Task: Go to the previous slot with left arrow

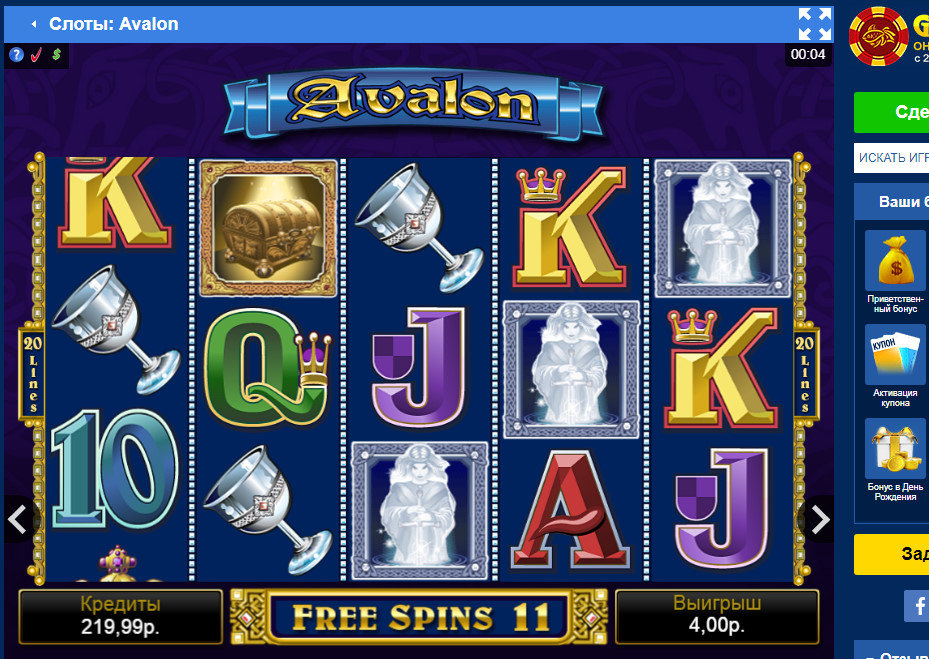Action: (x=17, y=519)
